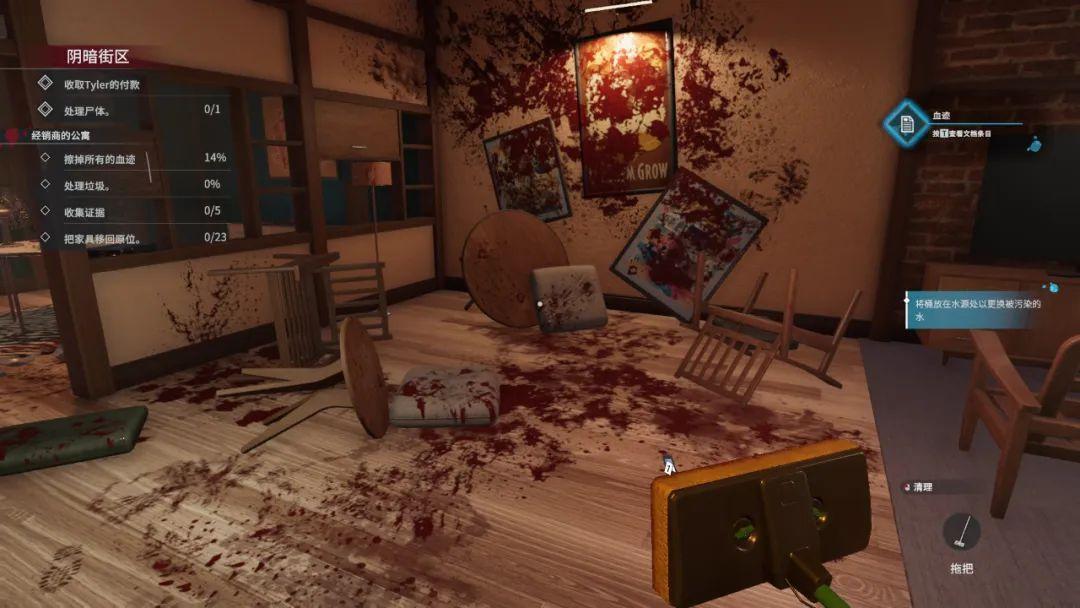Image resolution: width=1080 pixels, height=608 pixels.
Task: Select the 阴暗街区 mission header
Action: point(98,57)
